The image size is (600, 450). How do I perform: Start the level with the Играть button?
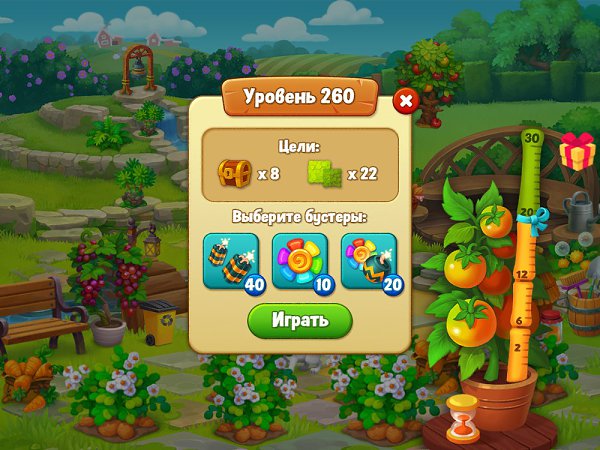pos(300,320)
